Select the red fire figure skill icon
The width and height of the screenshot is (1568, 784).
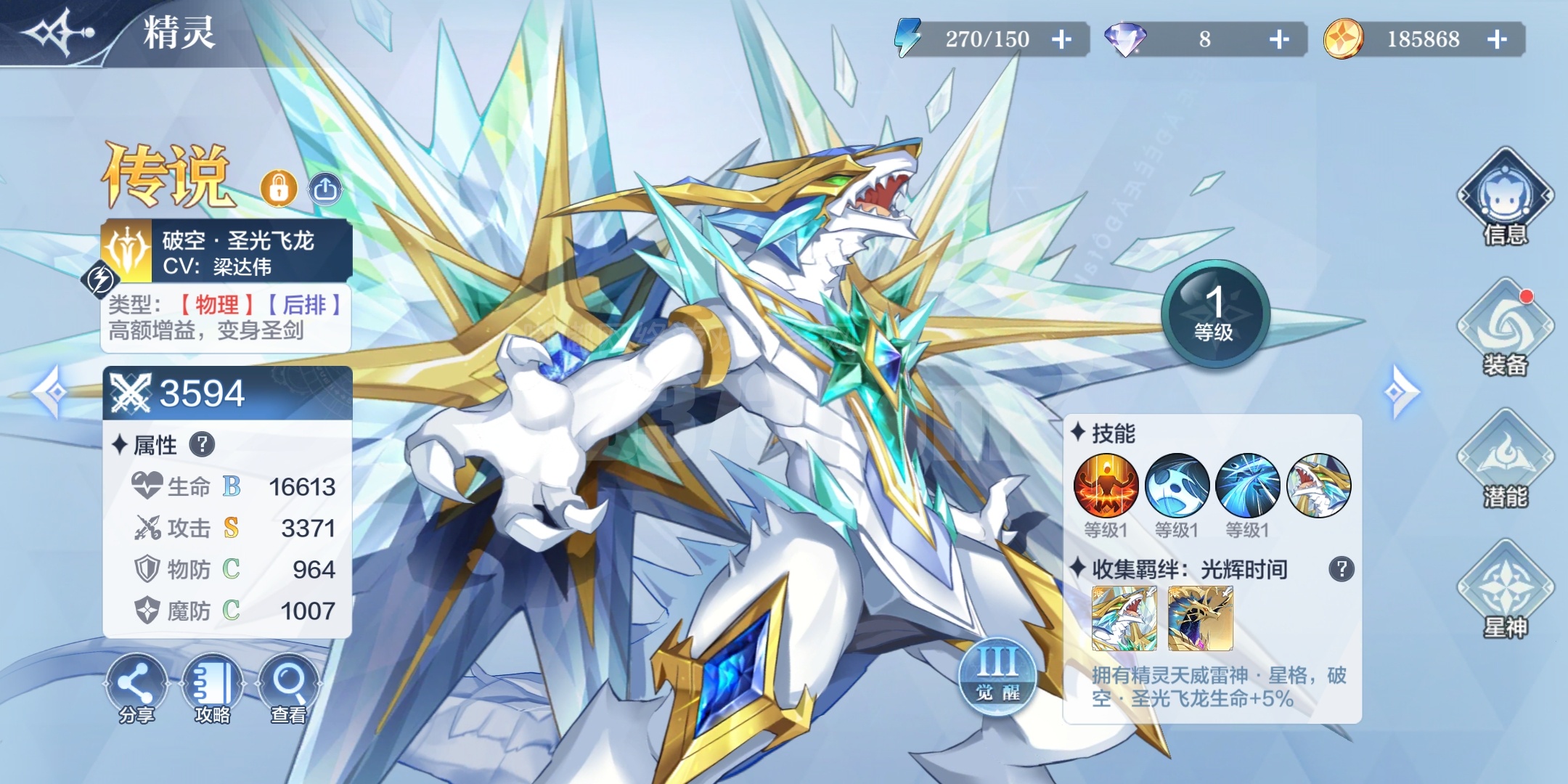[1106, 486]
